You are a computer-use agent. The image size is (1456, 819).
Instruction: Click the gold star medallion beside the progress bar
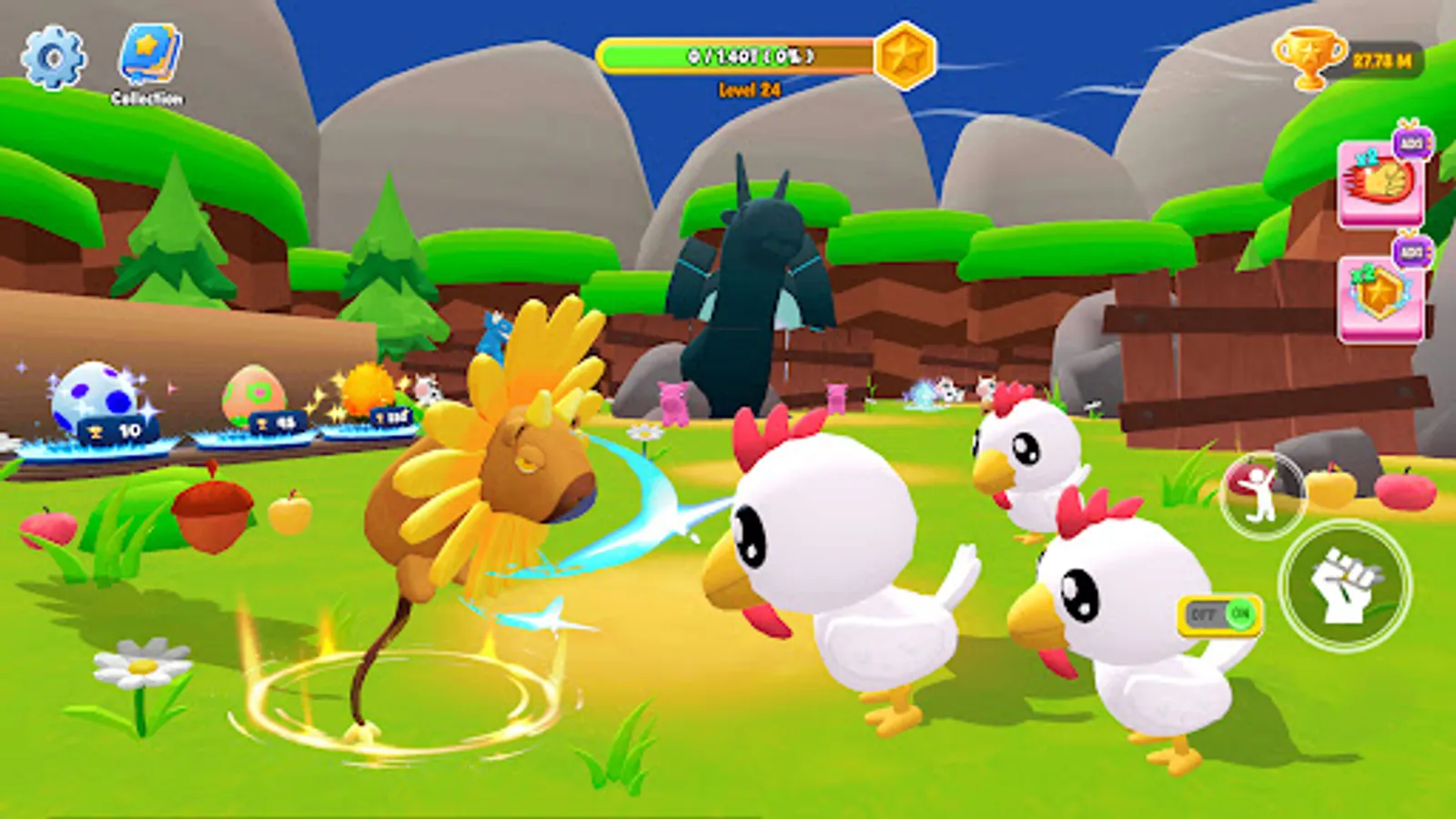pos(901,56)
